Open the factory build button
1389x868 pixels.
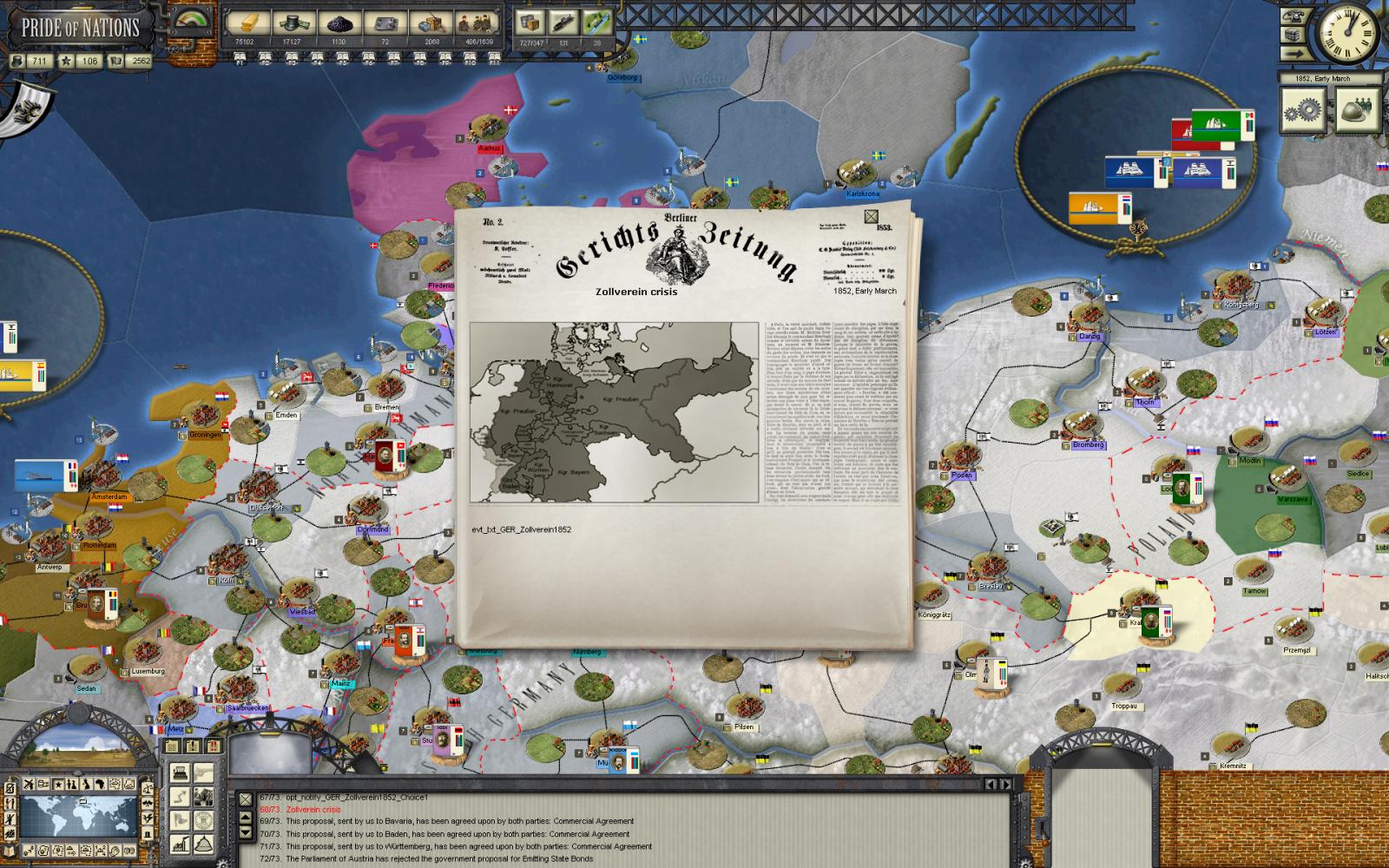click(181, 842)
